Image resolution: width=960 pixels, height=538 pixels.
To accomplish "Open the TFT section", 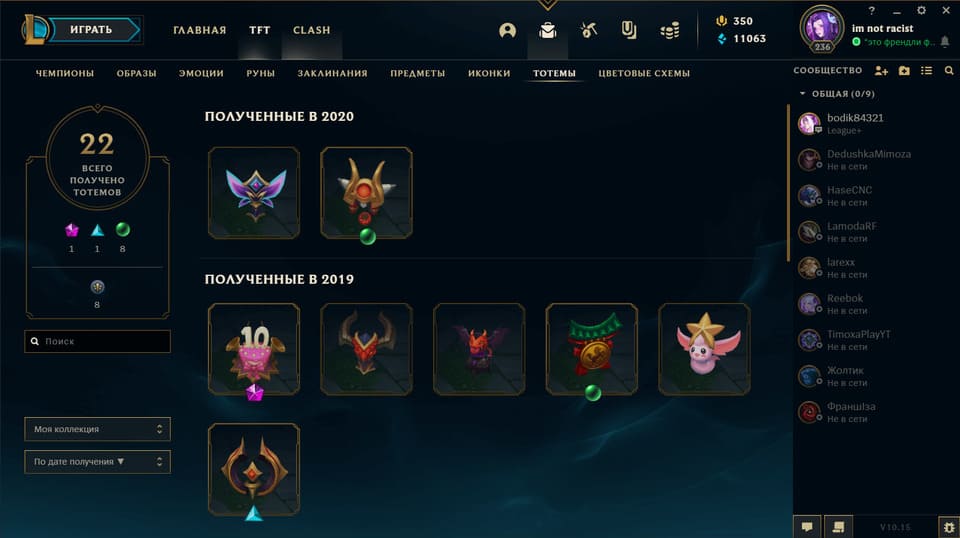I will 259,30.
